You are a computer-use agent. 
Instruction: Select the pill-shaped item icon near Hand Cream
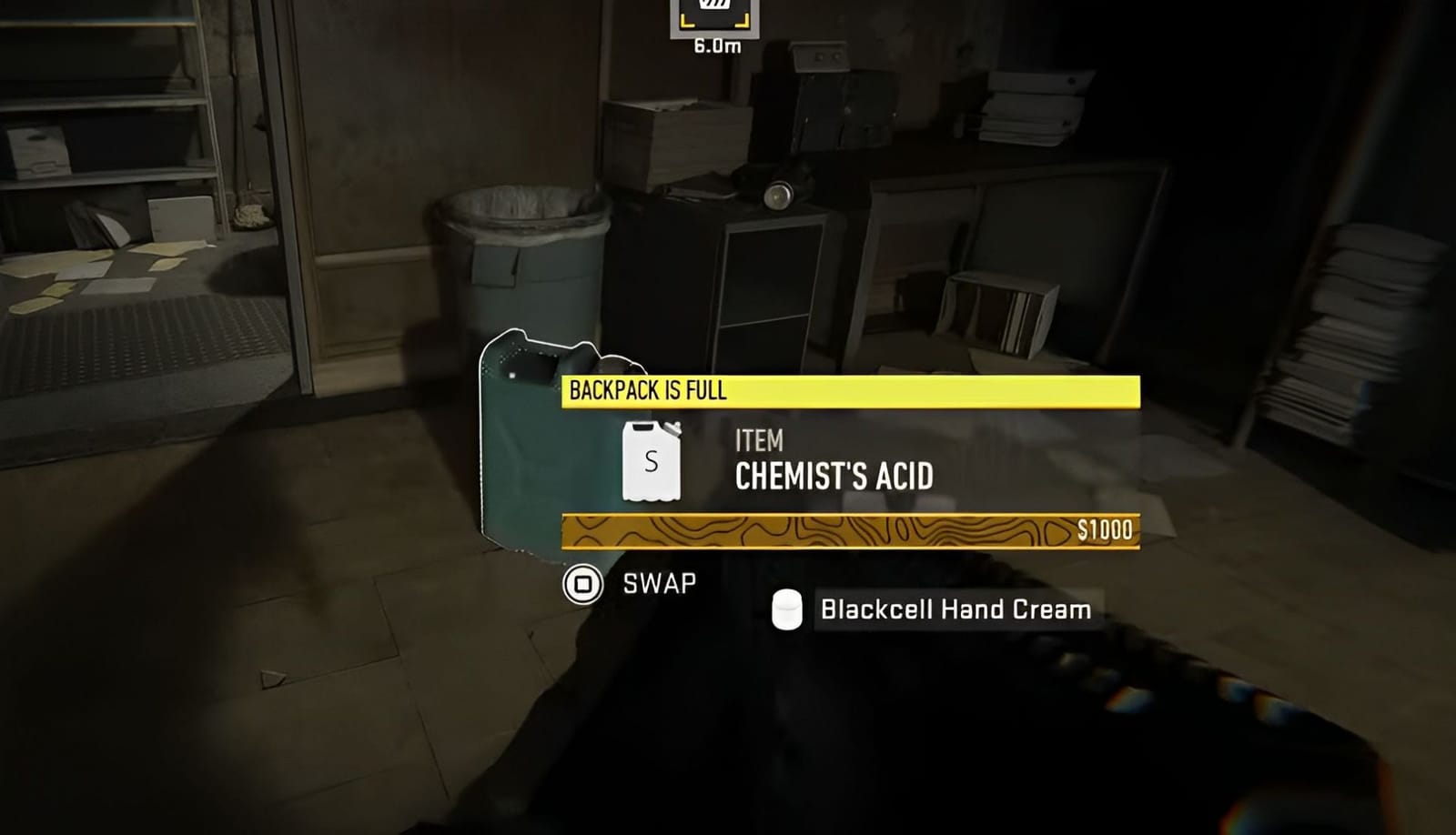pos(786,608)
